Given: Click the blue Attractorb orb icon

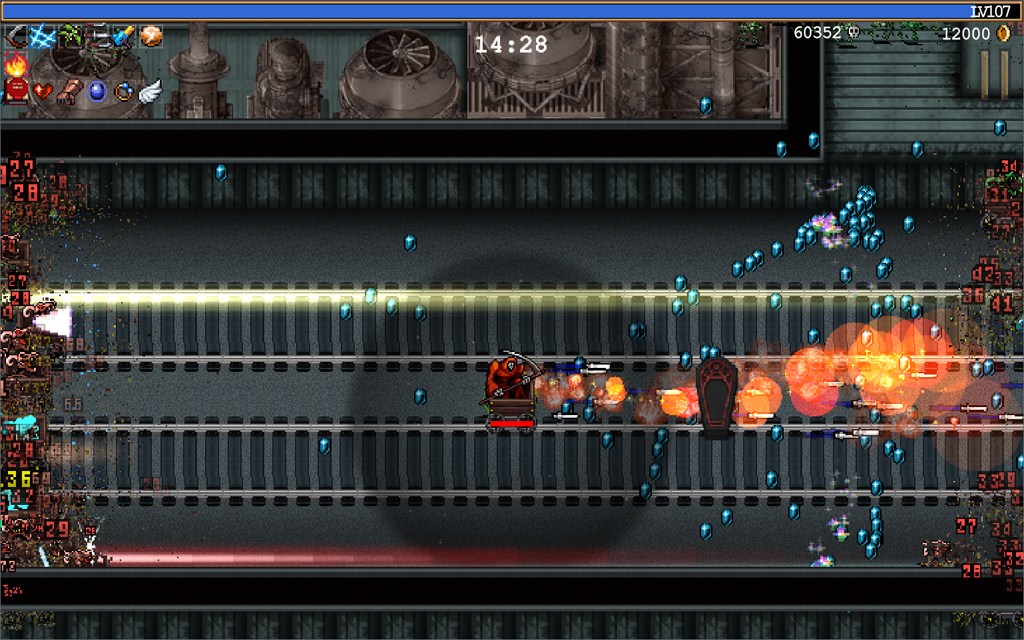Looking at the screenshot, I should click(x=97, y=91).
